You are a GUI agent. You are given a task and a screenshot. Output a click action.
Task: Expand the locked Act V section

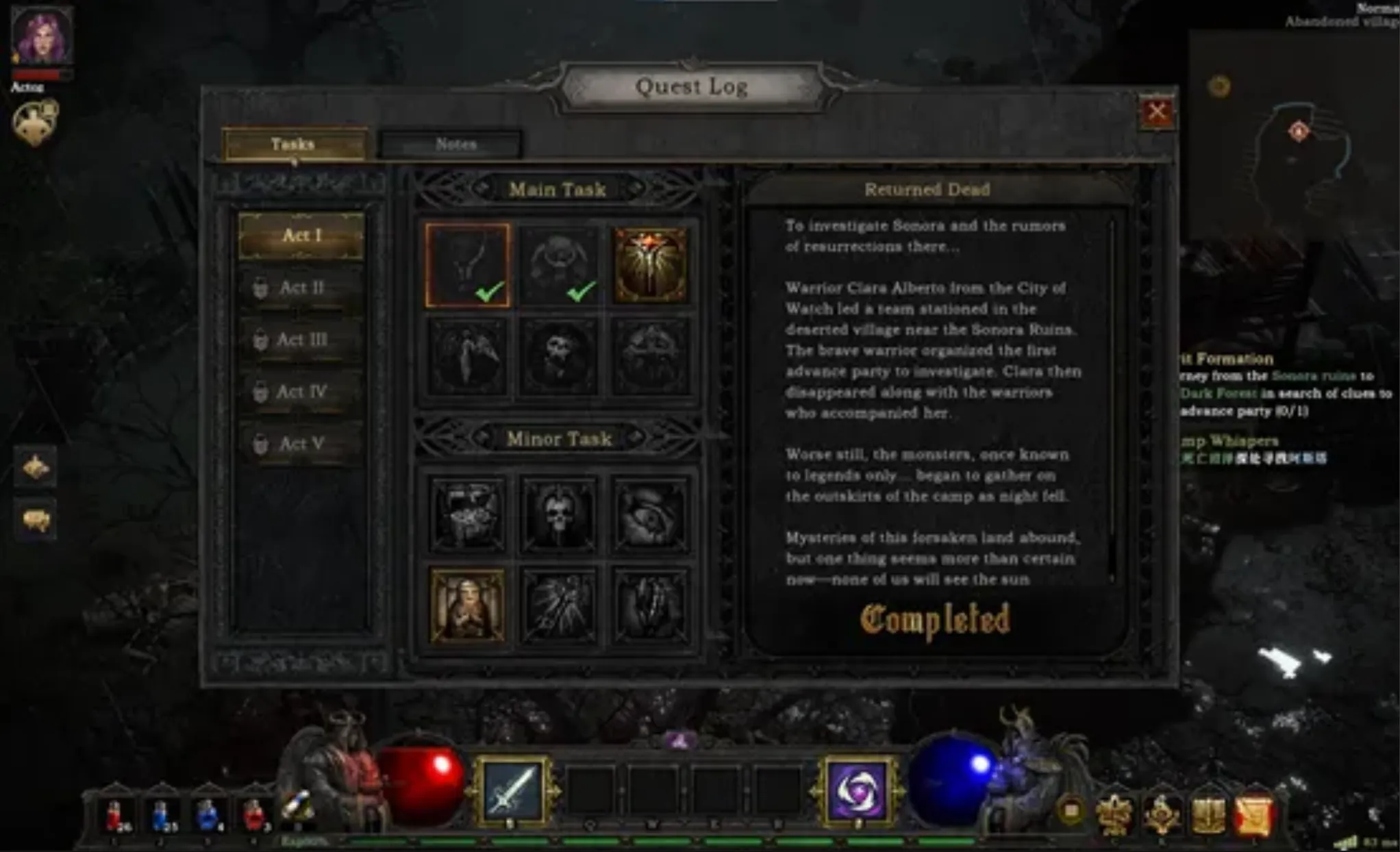[301, 444]
